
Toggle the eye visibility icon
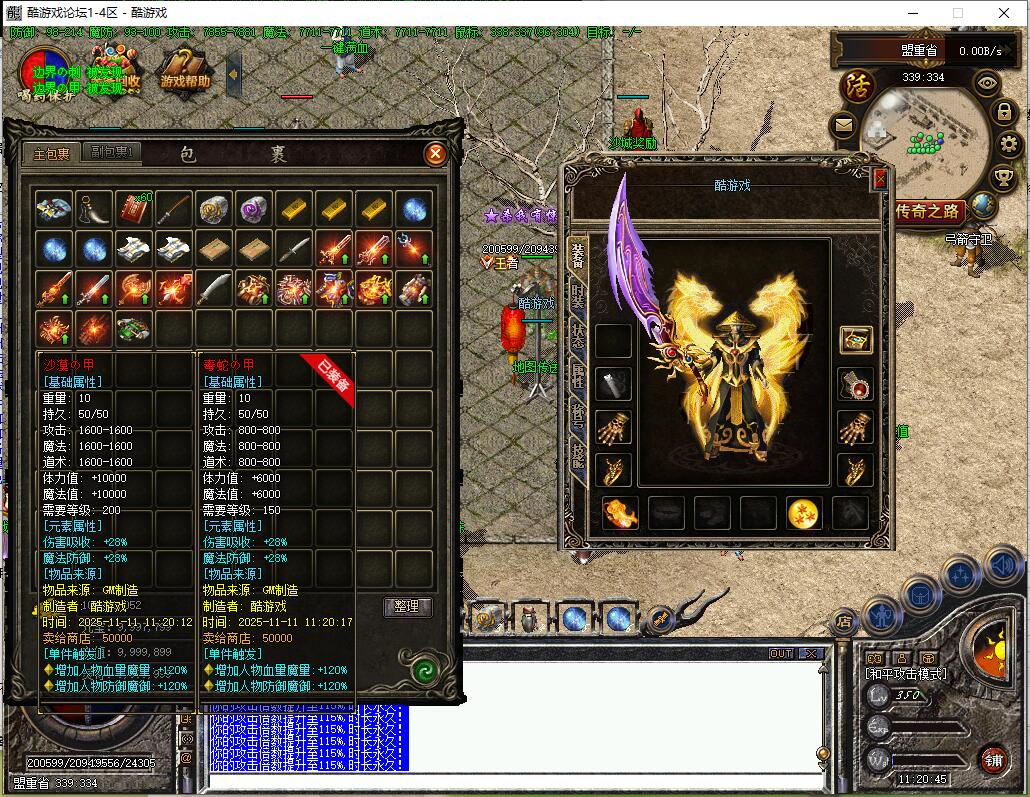[x=987, y=83]
